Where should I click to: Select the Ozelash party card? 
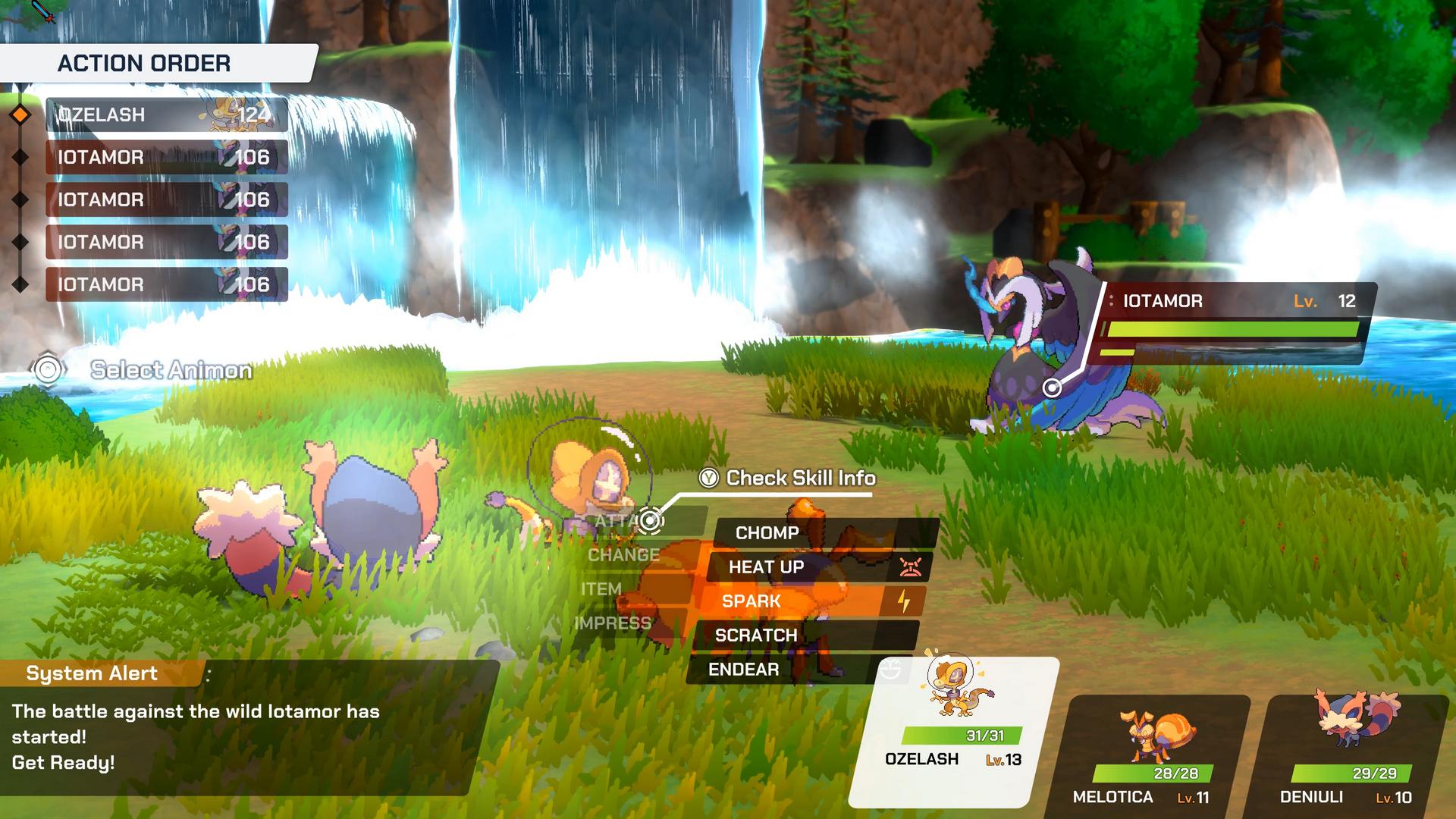point(952,730)
